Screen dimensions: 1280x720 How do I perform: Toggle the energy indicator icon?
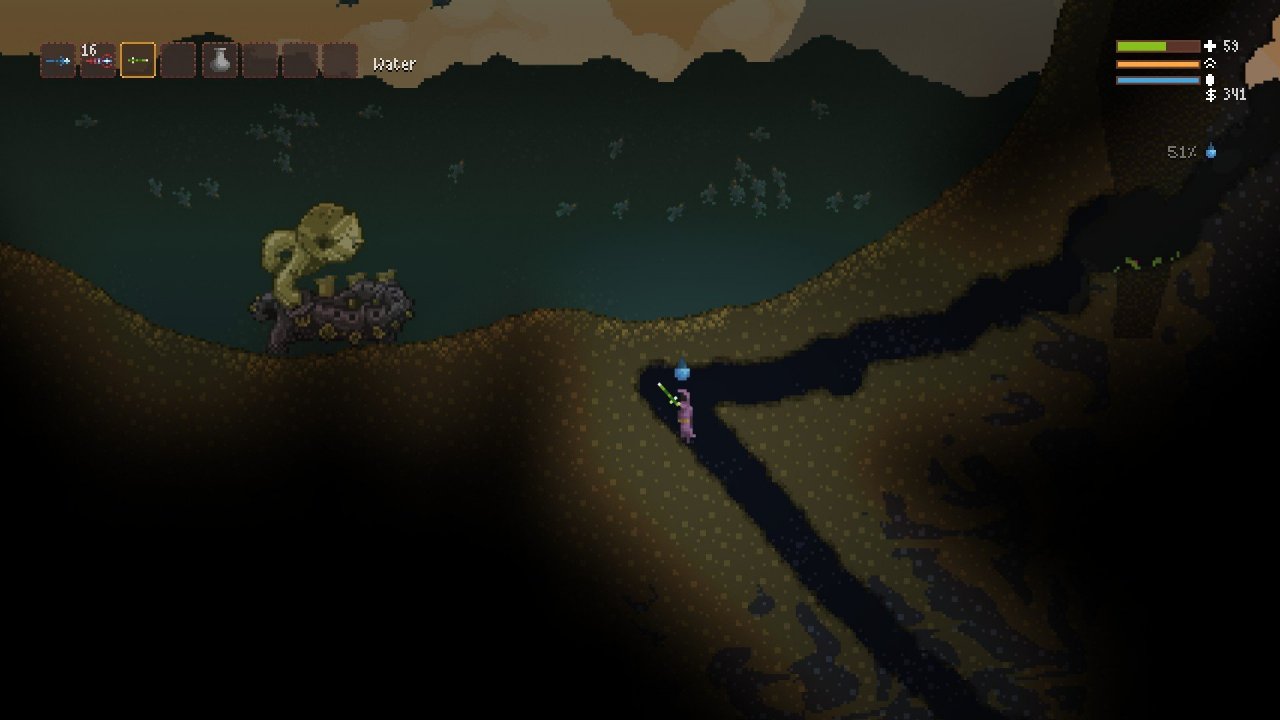pyautogui.click(x=1210, y=79)
